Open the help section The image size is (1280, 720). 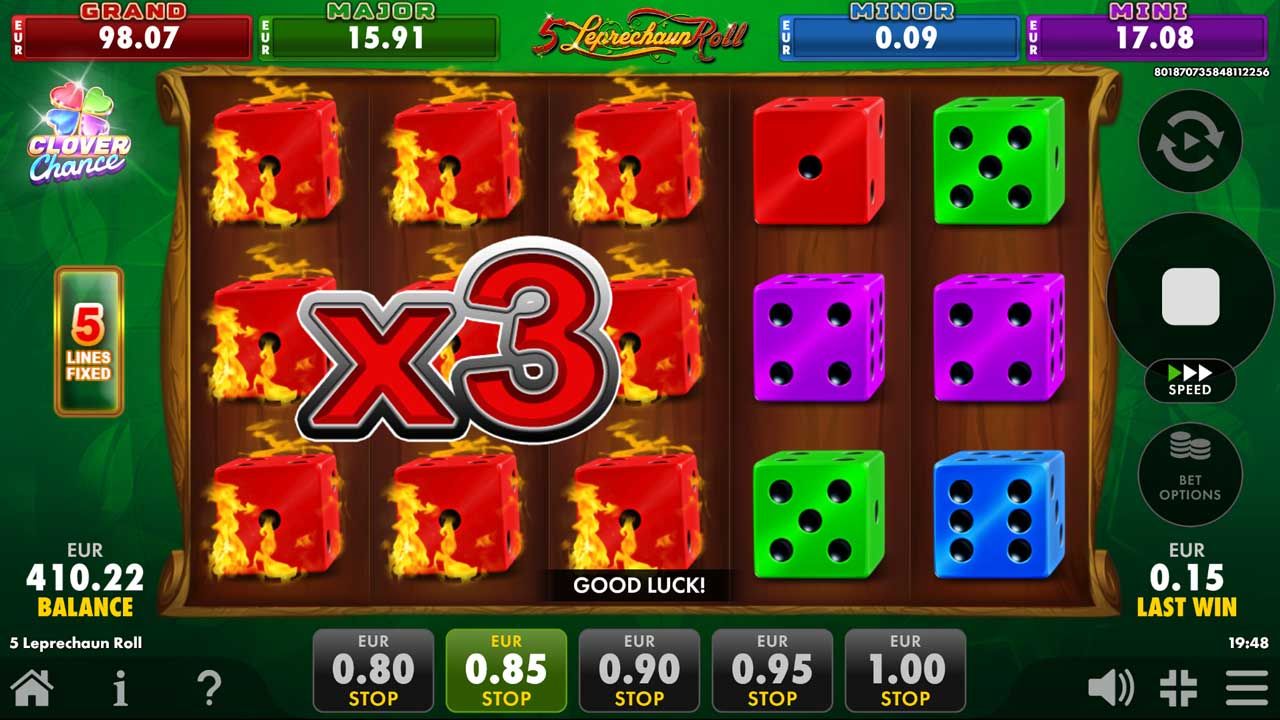(x=209, y=687)
